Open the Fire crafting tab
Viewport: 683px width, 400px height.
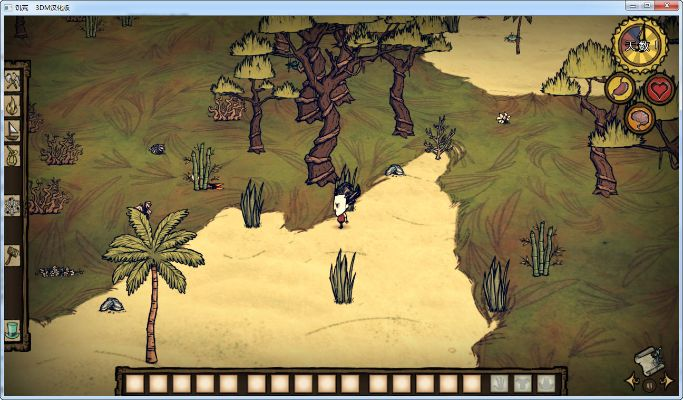click(x=13, y=105)
